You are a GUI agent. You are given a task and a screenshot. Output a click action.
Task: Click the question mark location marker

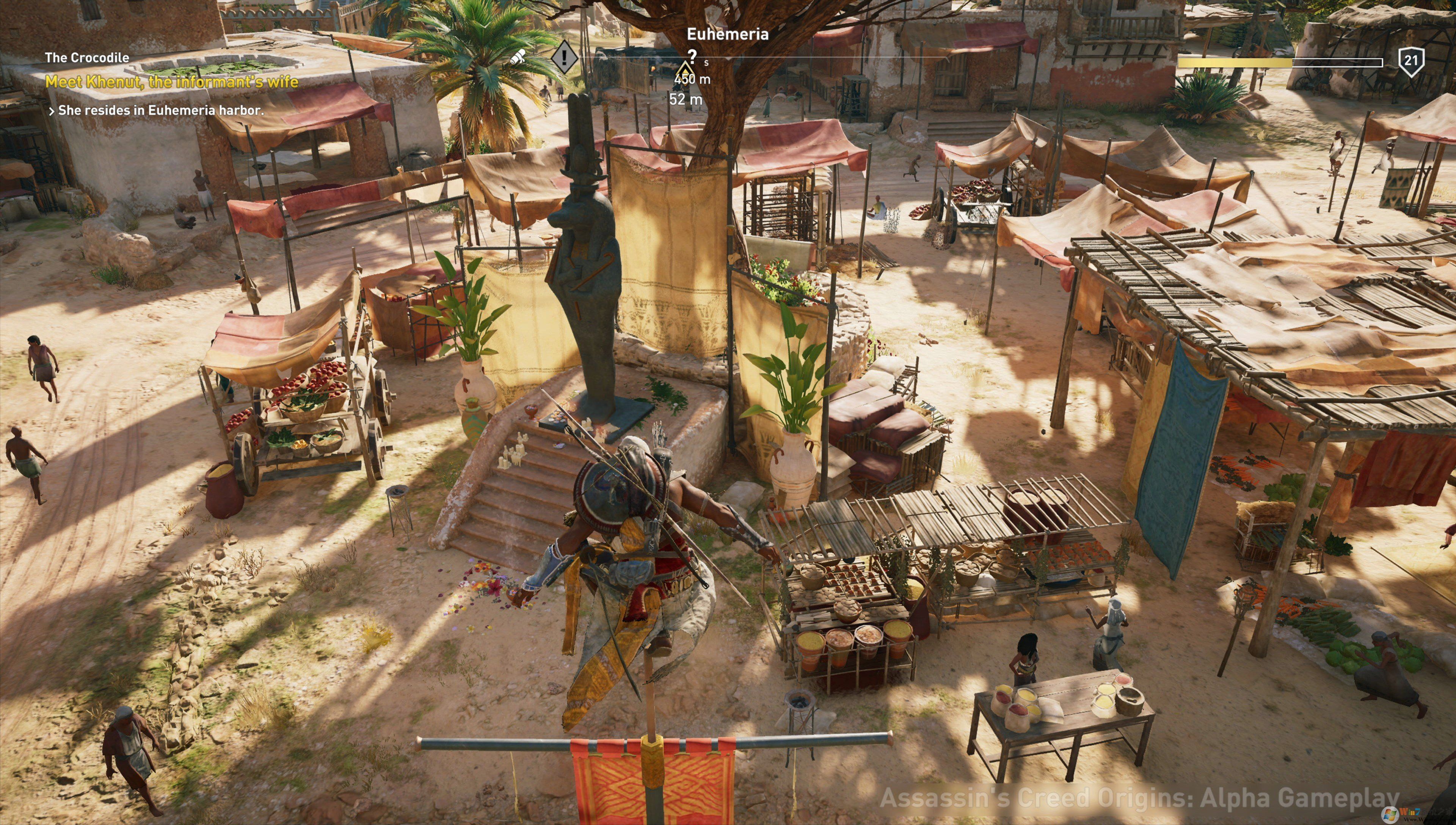click(x=691, y=55)
